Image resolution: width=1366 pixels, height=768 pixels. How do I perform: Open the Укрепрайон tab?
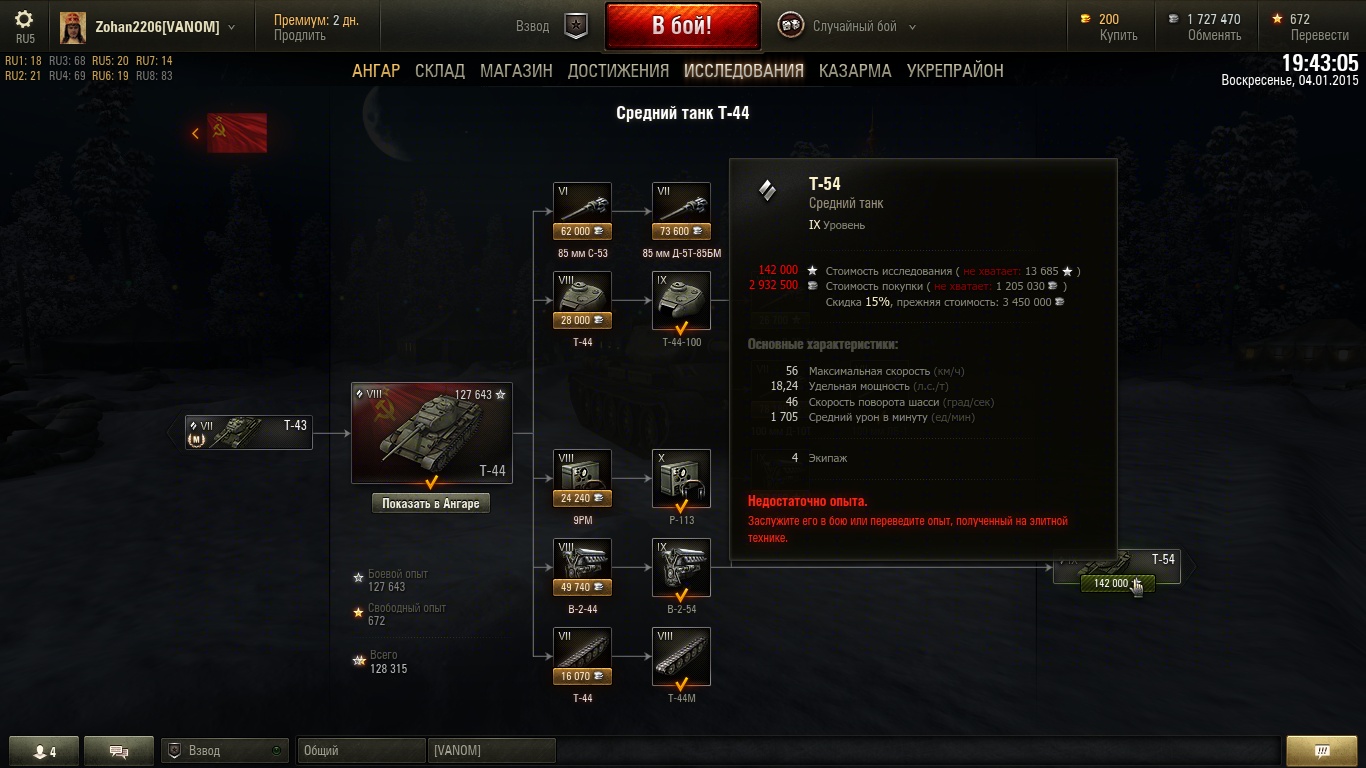pos(955,71)
